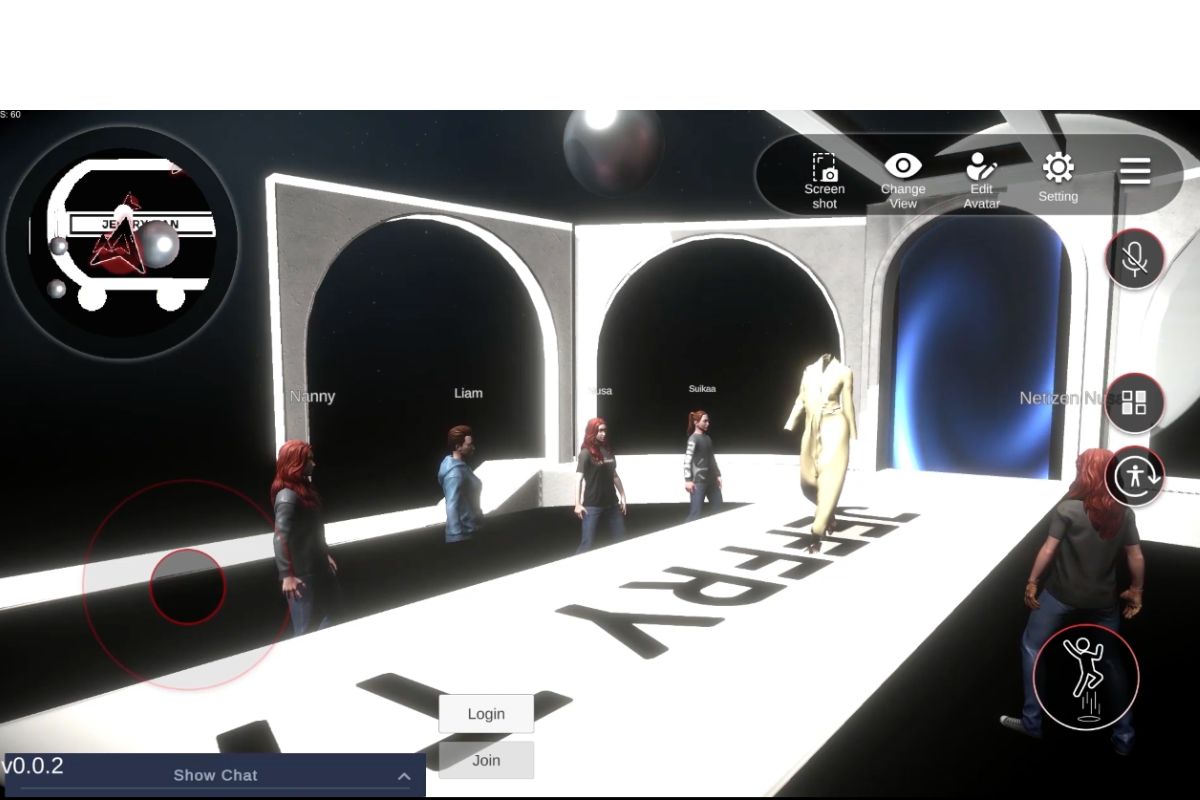Open the hamburger menu
The height and width of the screenshot is (800, 1200).
tap(1135, 171)
